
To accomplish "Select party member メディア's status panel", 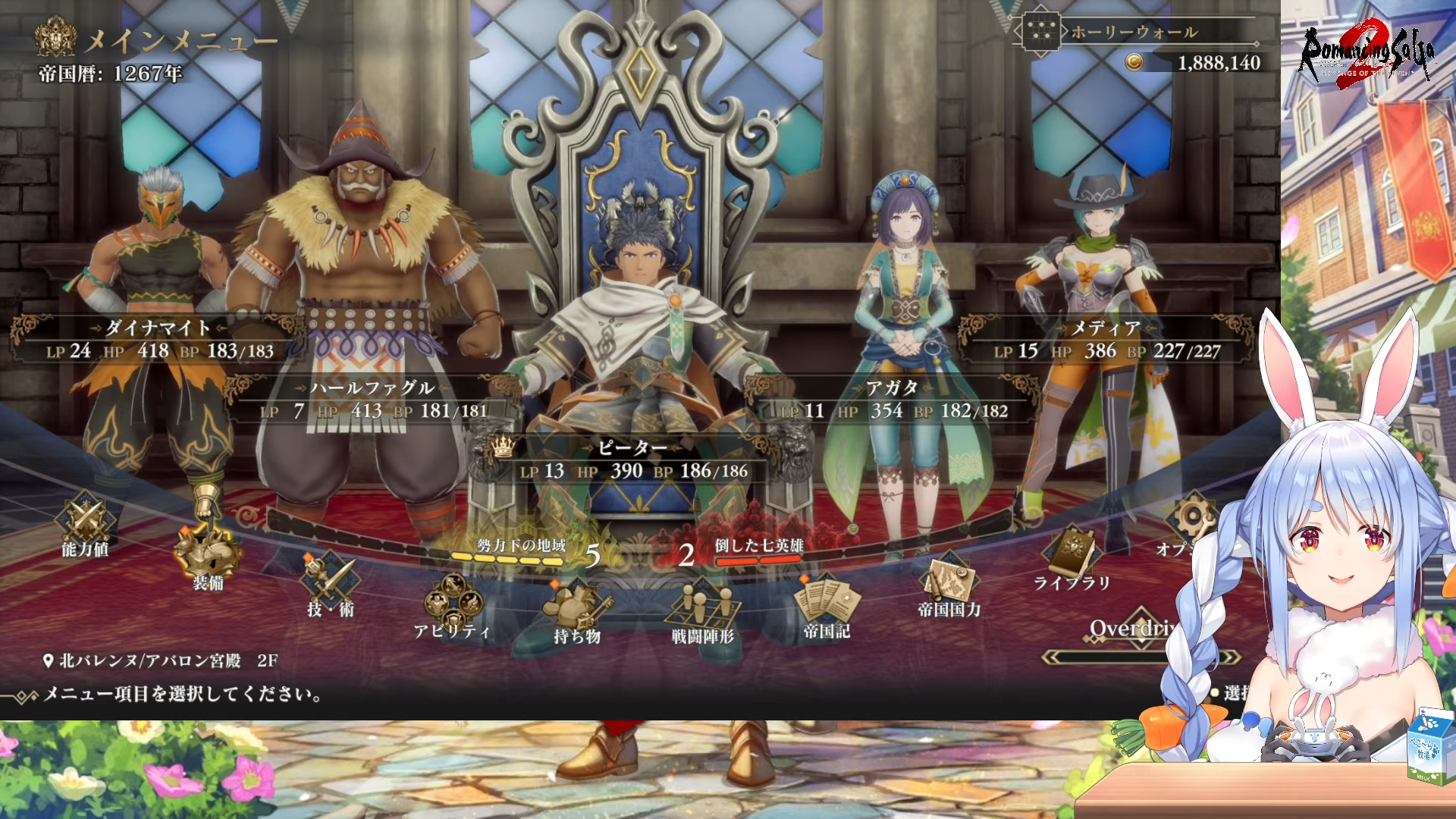I will pyautogui.click(x=1106, y=339).
